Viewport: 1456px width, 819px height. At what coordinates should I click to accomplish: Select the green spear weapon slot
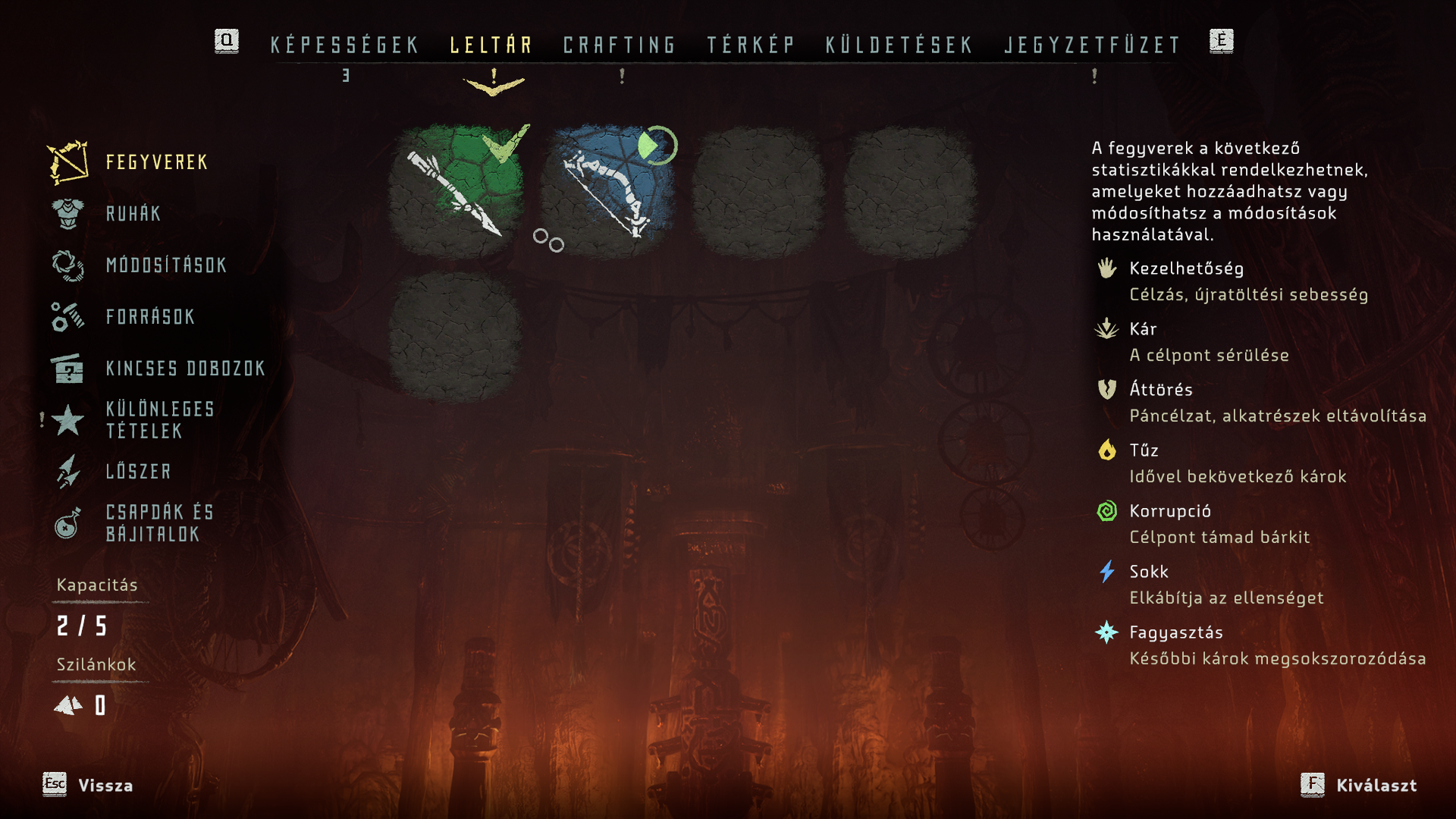pyautogui.click(x=456, y=190)
